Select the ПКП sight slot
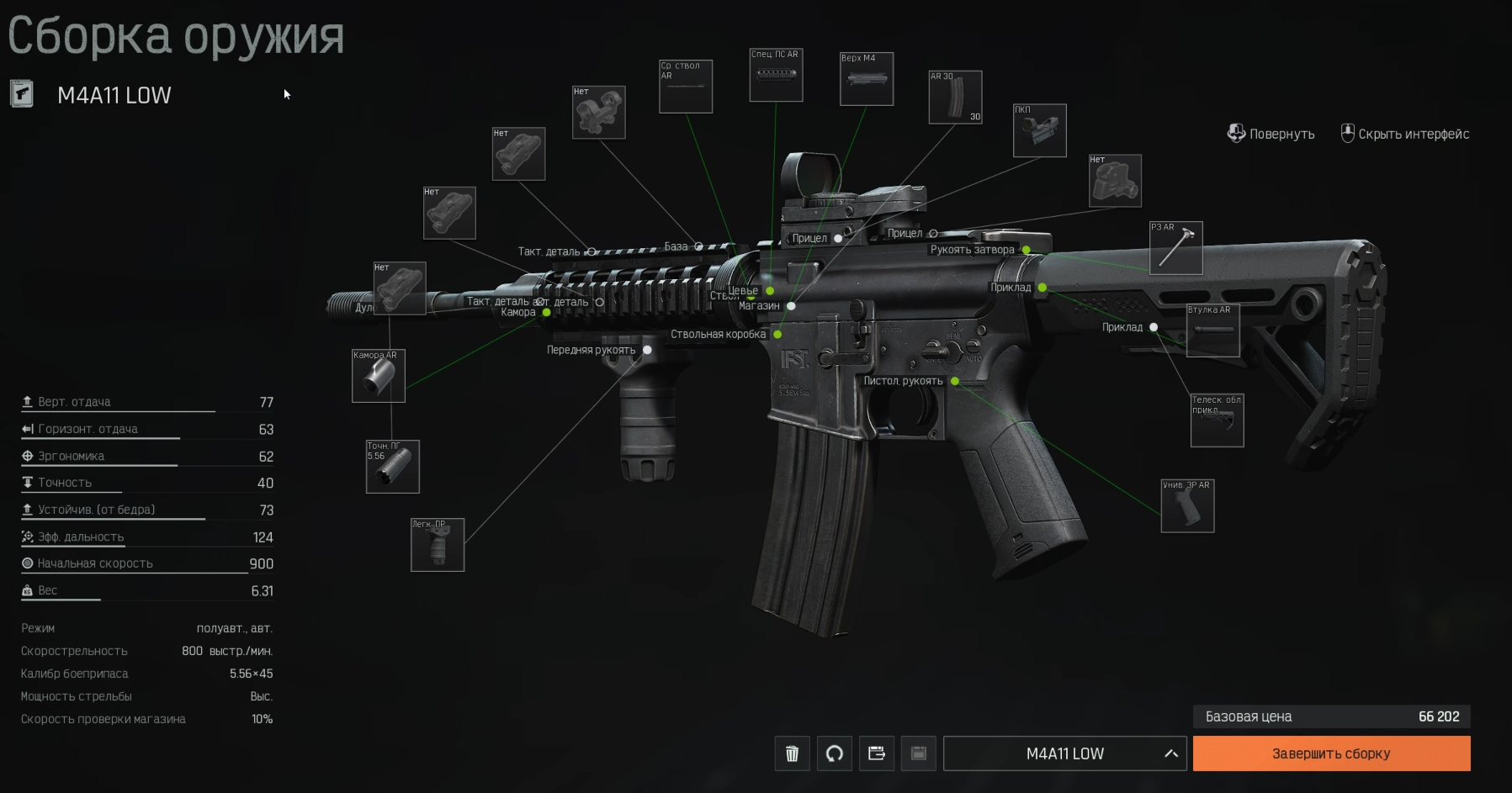Screen dimensions: 1512x793 pyautogui.click(x=1039, y=131)
